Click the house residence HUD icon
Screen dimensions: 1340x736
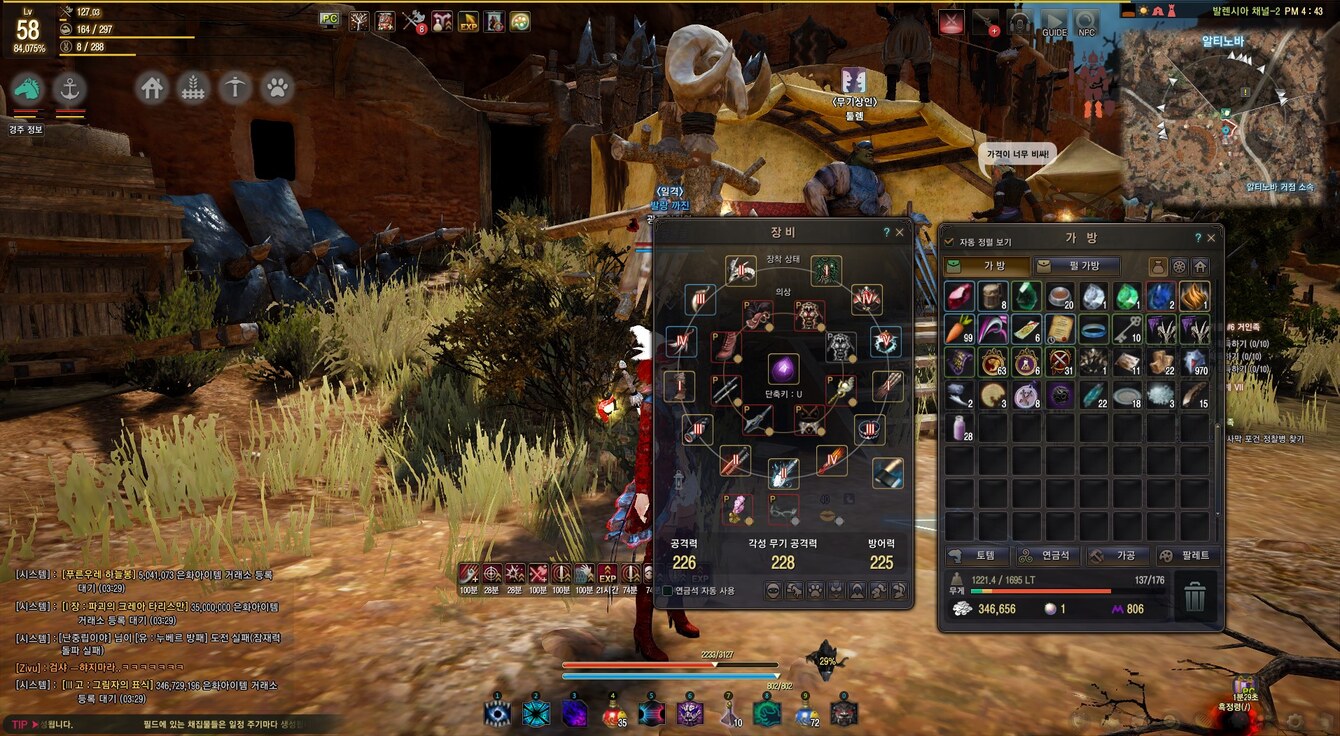[x=152, y=88]
